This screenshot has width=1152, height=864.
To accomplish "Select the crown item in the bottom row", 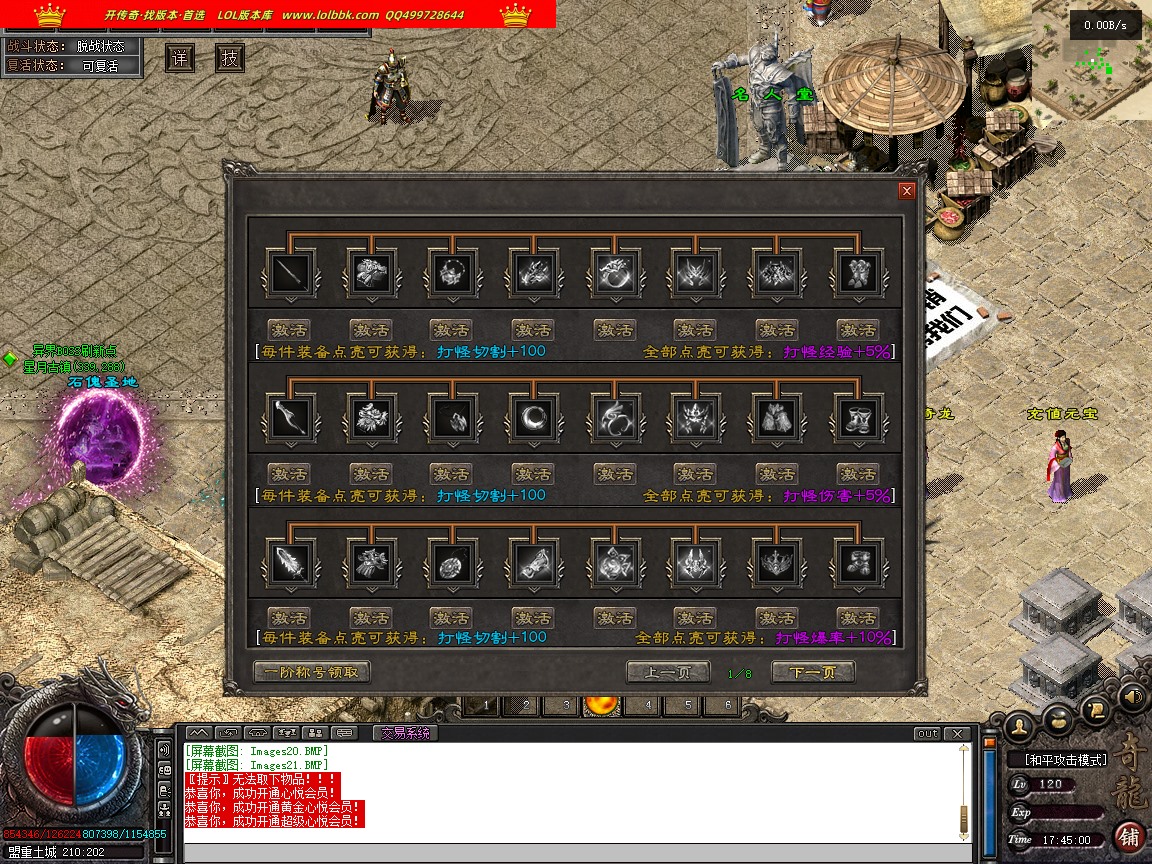I will point(776,562).
